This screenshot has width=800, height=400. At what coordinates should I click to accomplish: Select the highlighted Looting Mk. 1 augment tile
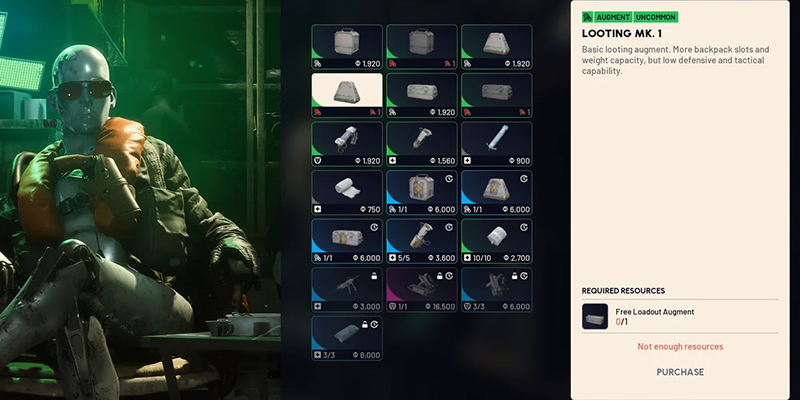pyautogui.click(x=346, y=95)
